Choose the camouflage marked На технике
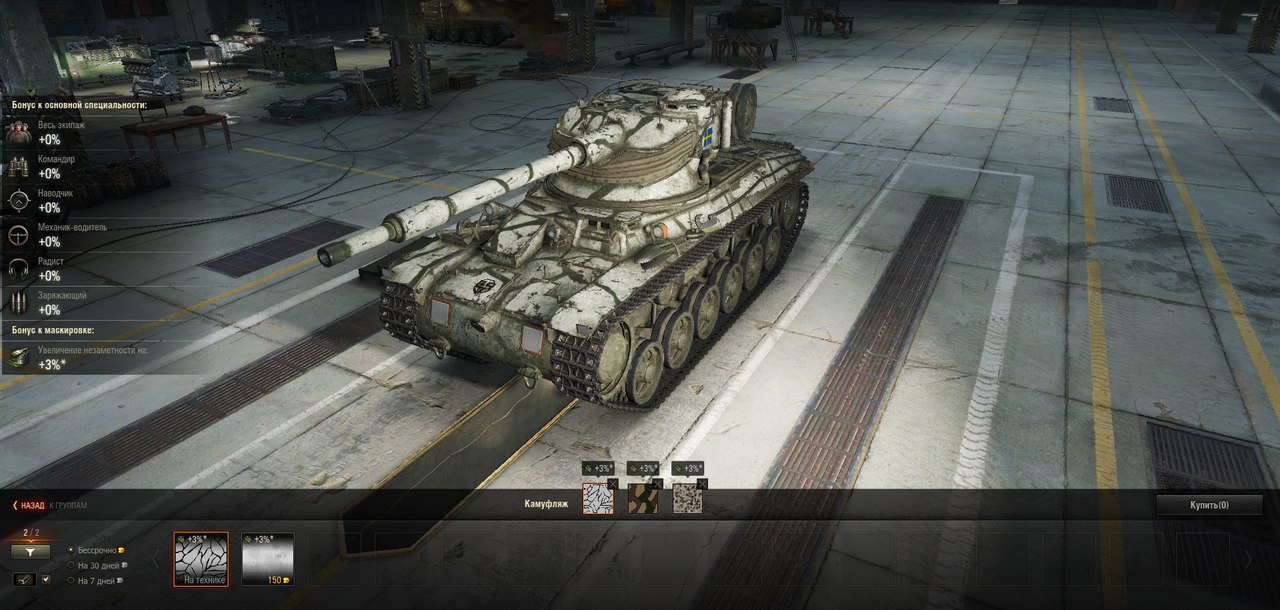 point(201,559)
